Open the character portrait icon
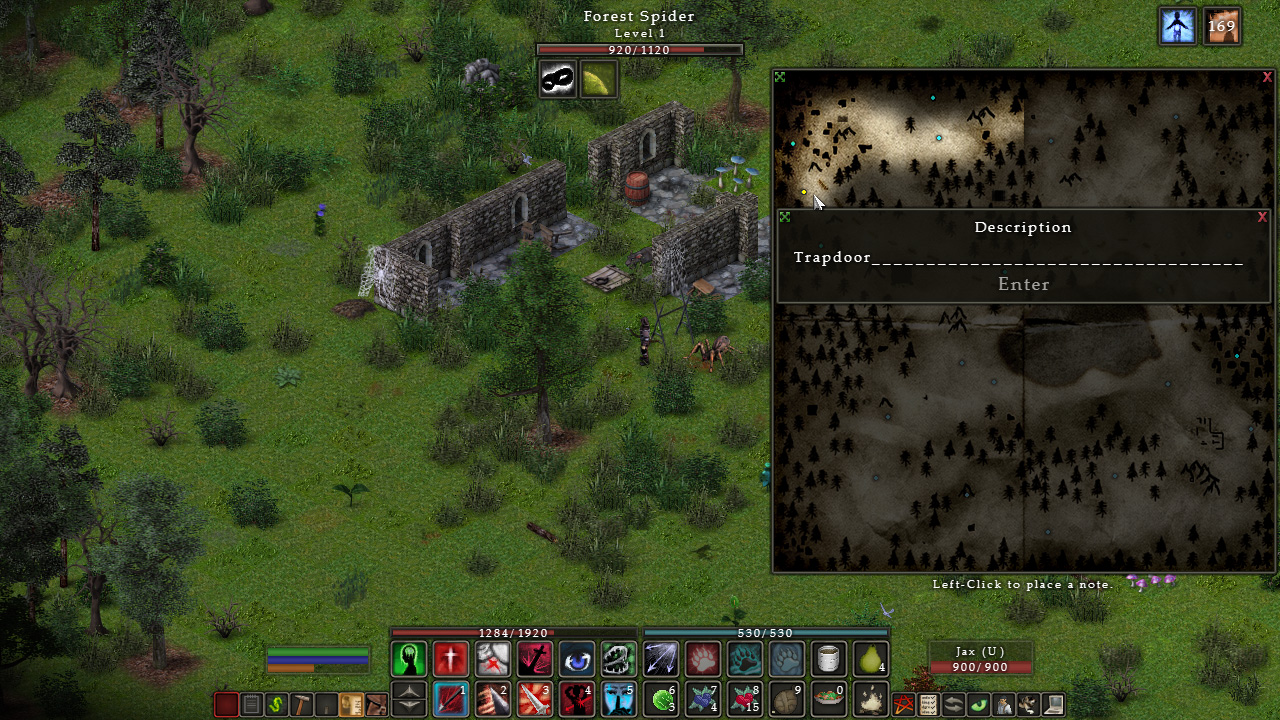Viewport: 1280px width, 720px height. [1003, 705]
